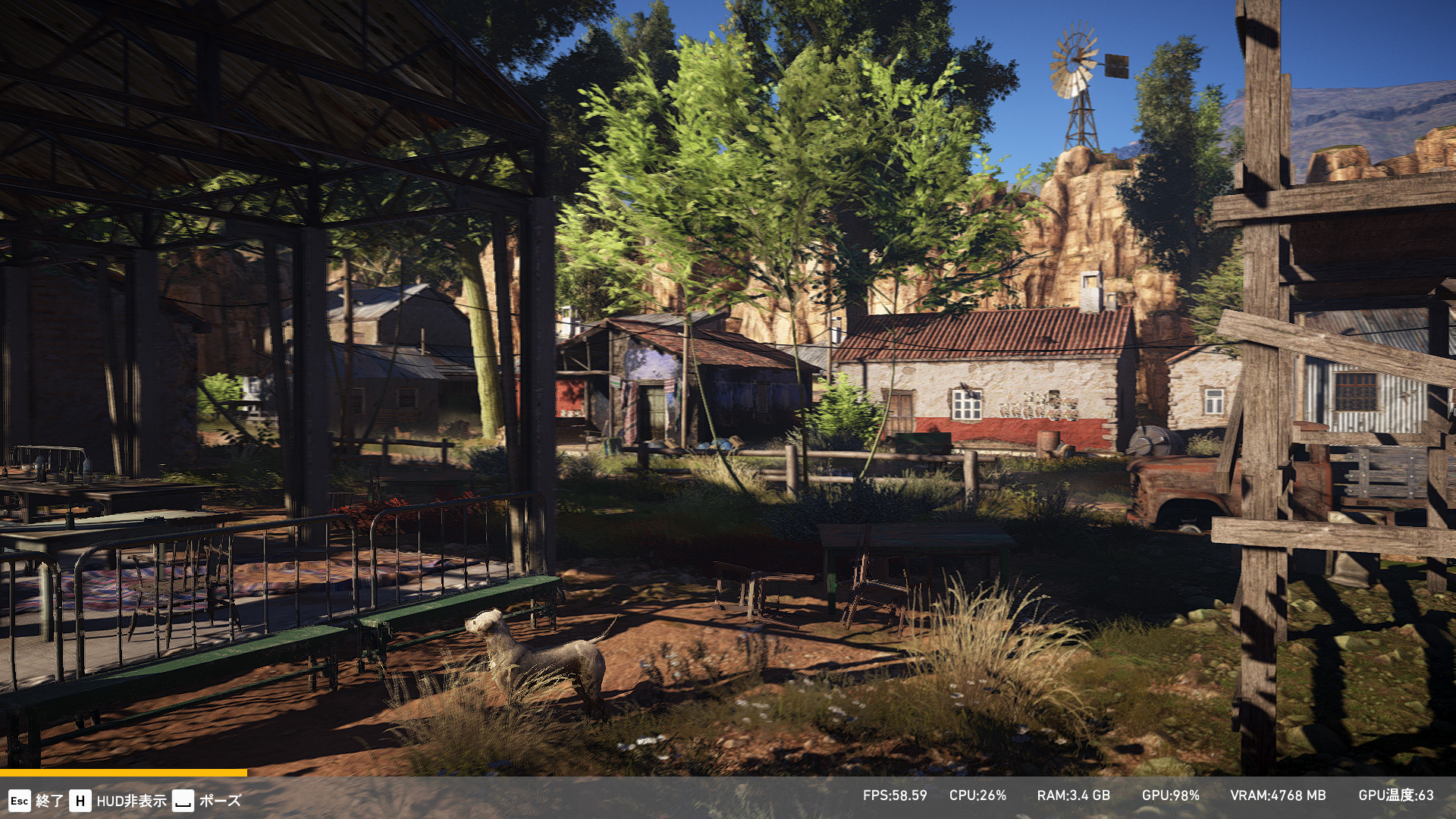Screen dimensions: 1456x819
Task: Click the 終了 (exit) button
Action: pyautogui.click(x=36, y=801)
